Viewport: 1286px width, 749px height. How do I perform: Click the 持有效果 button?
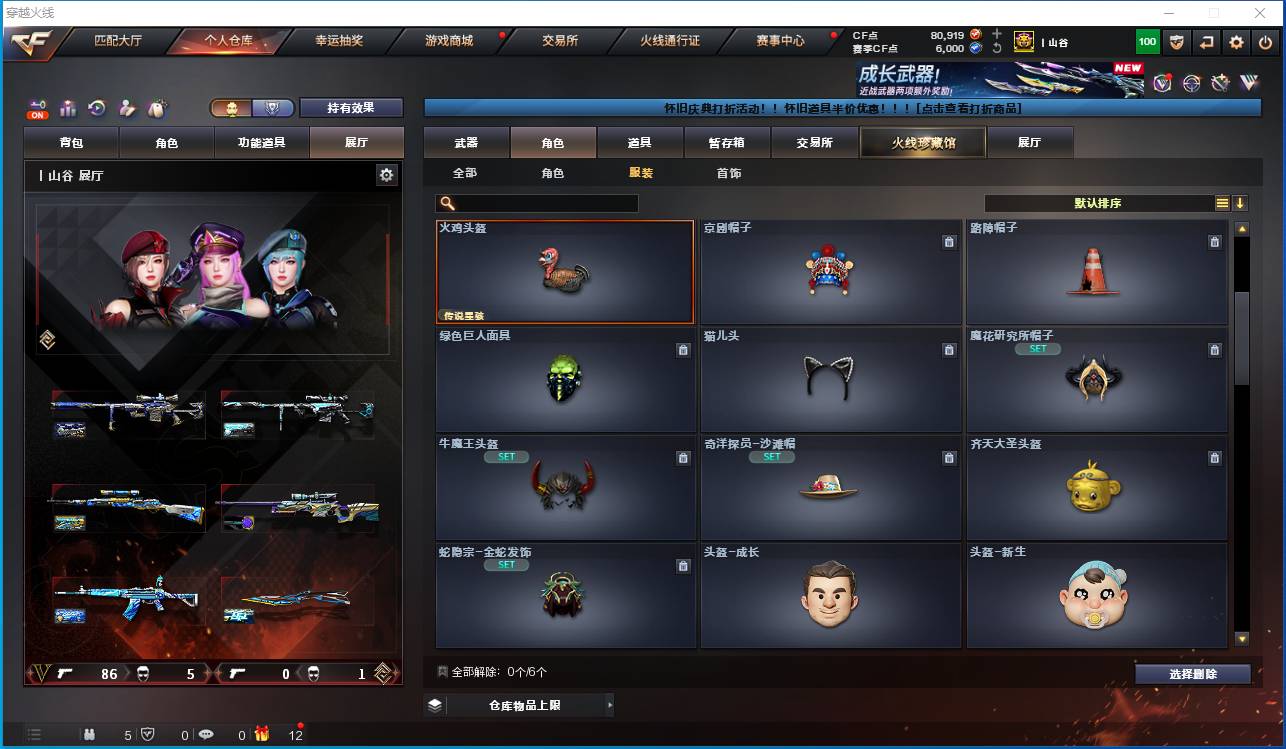(350, 108)
